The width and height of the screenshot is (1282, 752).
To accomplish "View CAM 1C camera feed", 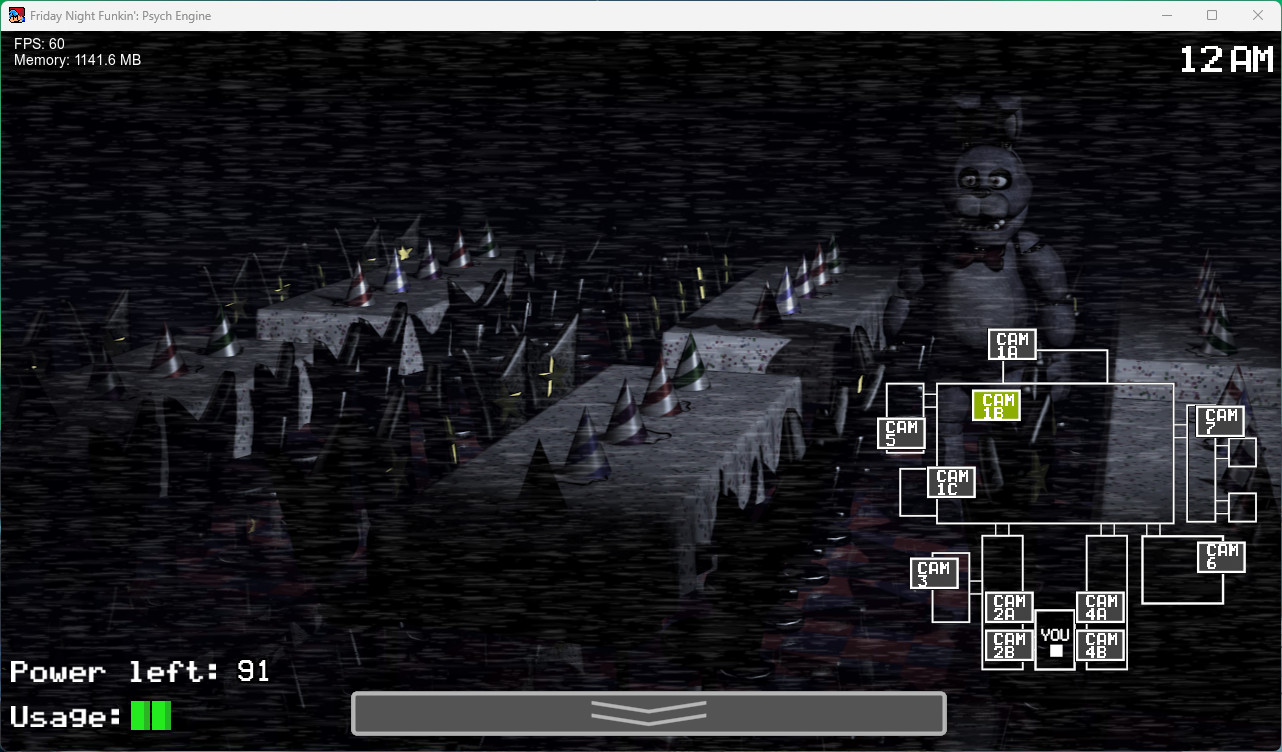I will [951, 482].
